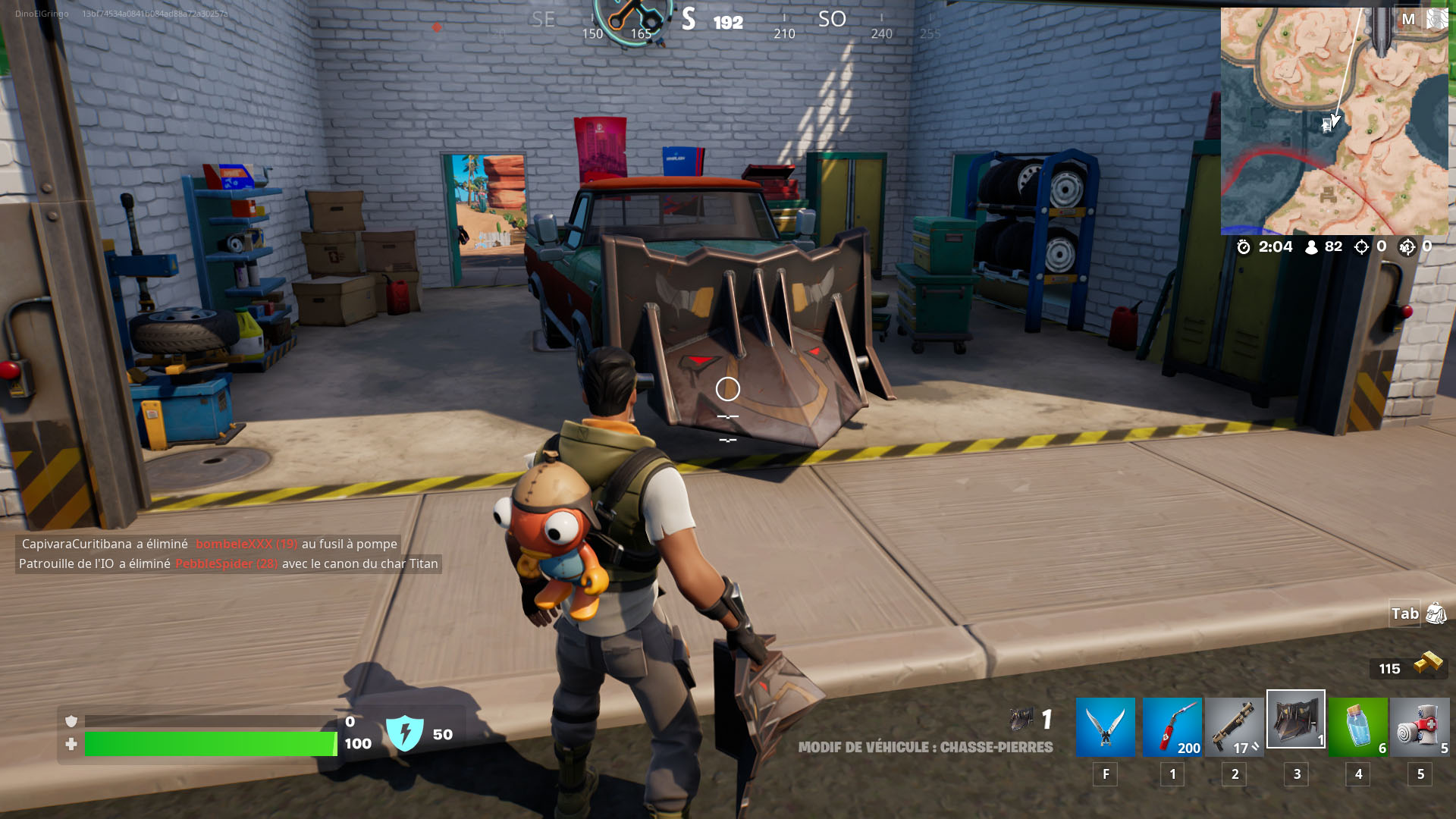This screenshot has width=1456, height=819.
Task: Click the MODIF DE VÉHICULE : CHASSE-PIERRES label
Action: point(925,747)
